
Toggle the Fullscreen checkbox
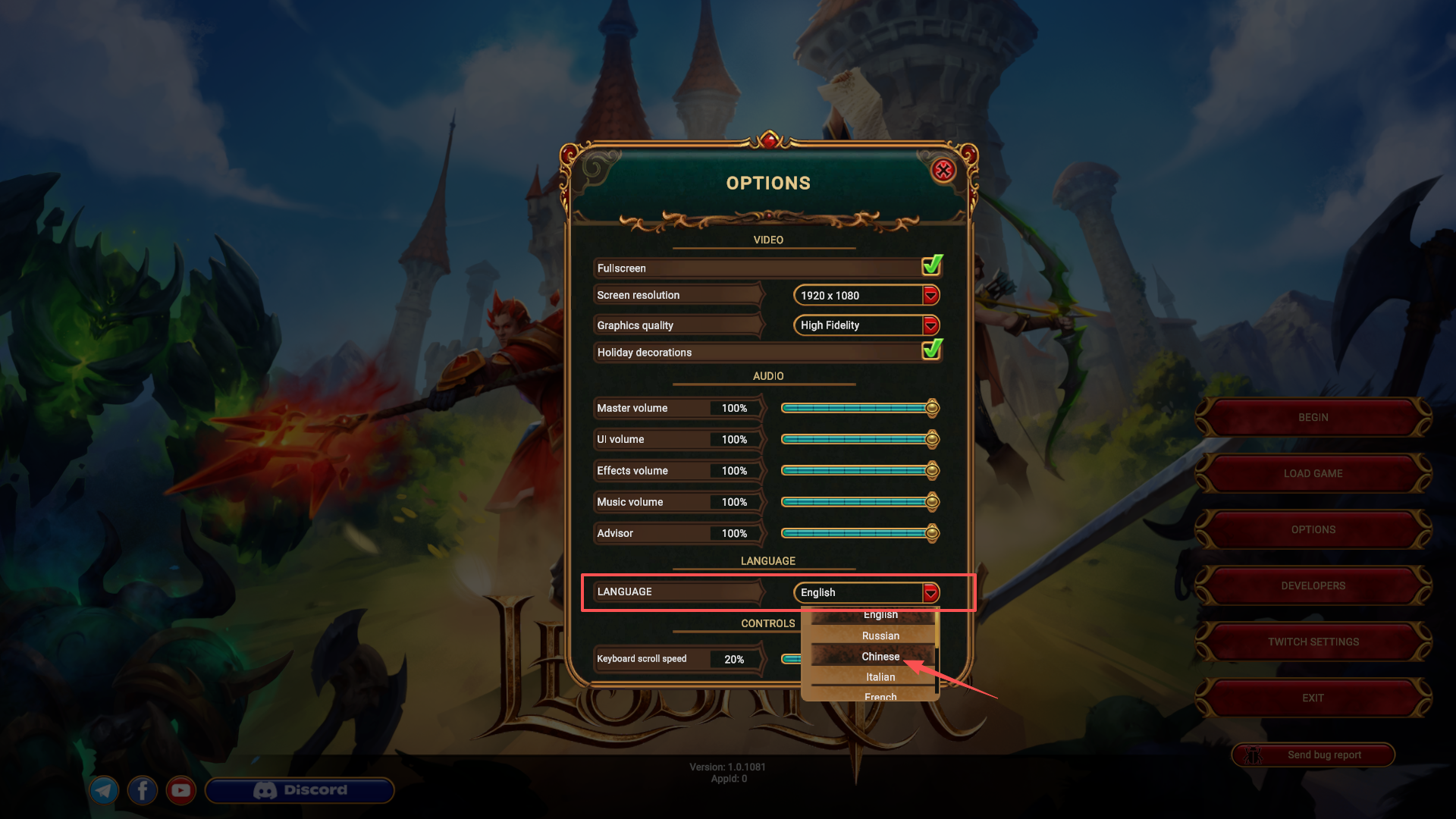(932, 266)
